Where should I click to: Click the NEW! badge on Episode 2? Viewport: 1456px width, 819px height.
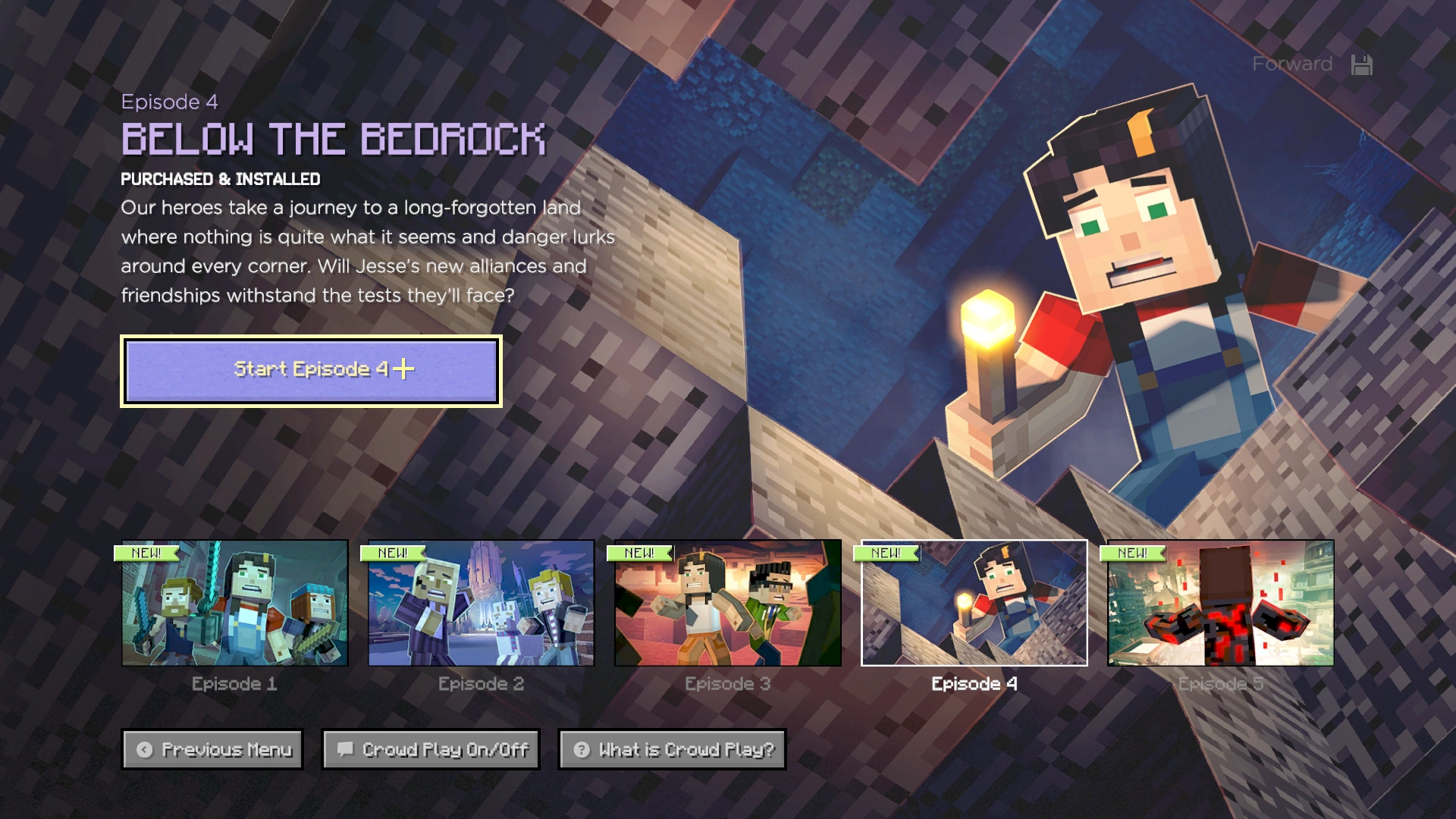tap(391, 554)
